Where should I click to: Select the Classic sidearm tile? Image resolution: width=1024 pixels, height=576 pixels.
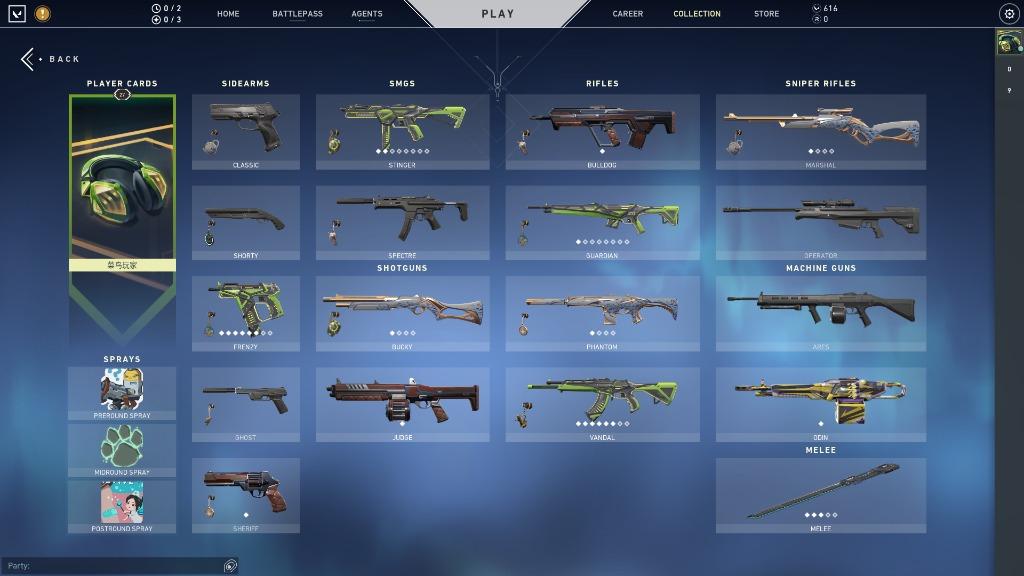[x=245, y=132]
